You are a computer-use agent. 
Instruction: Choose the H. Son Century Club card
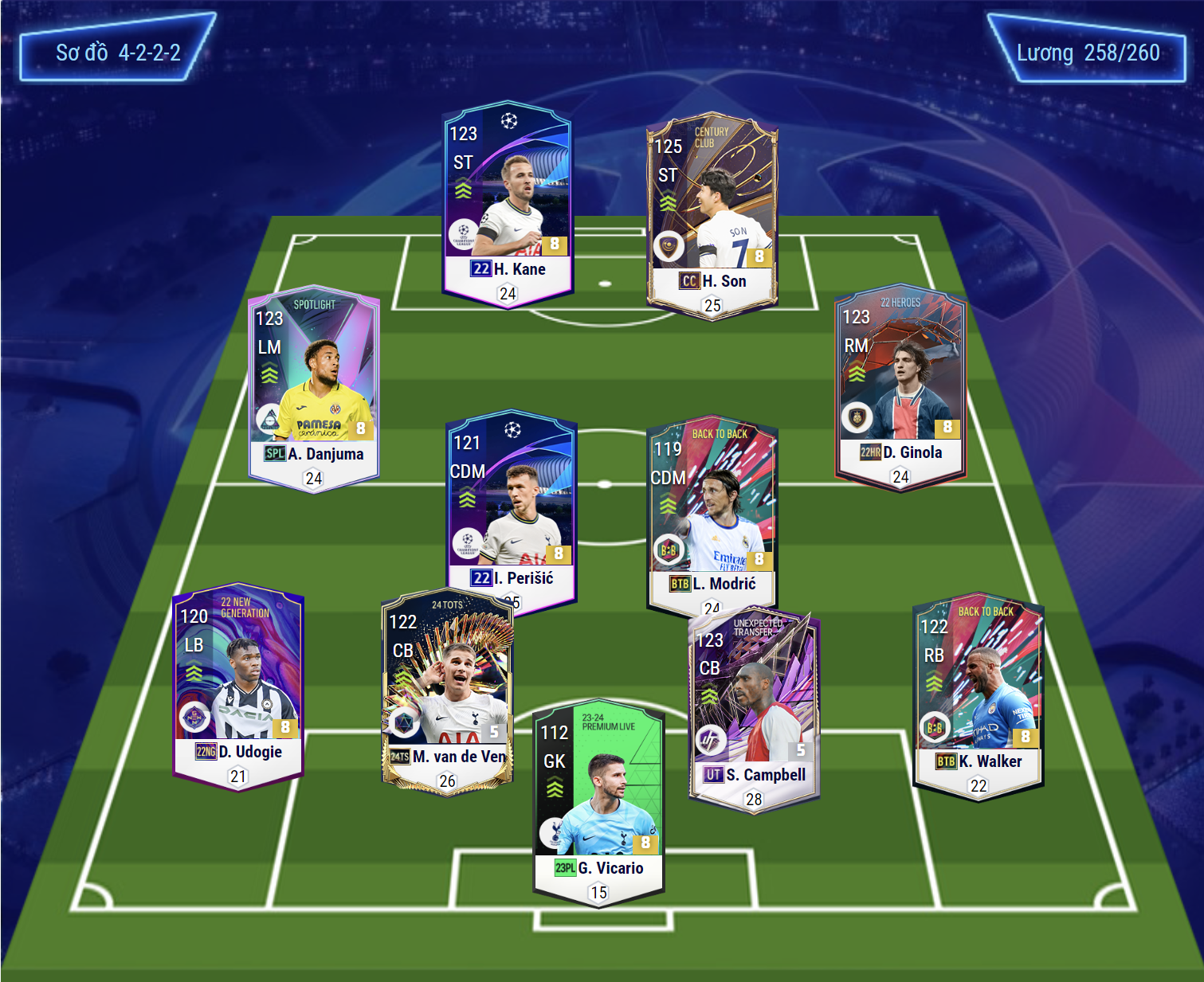pos(712,215)
